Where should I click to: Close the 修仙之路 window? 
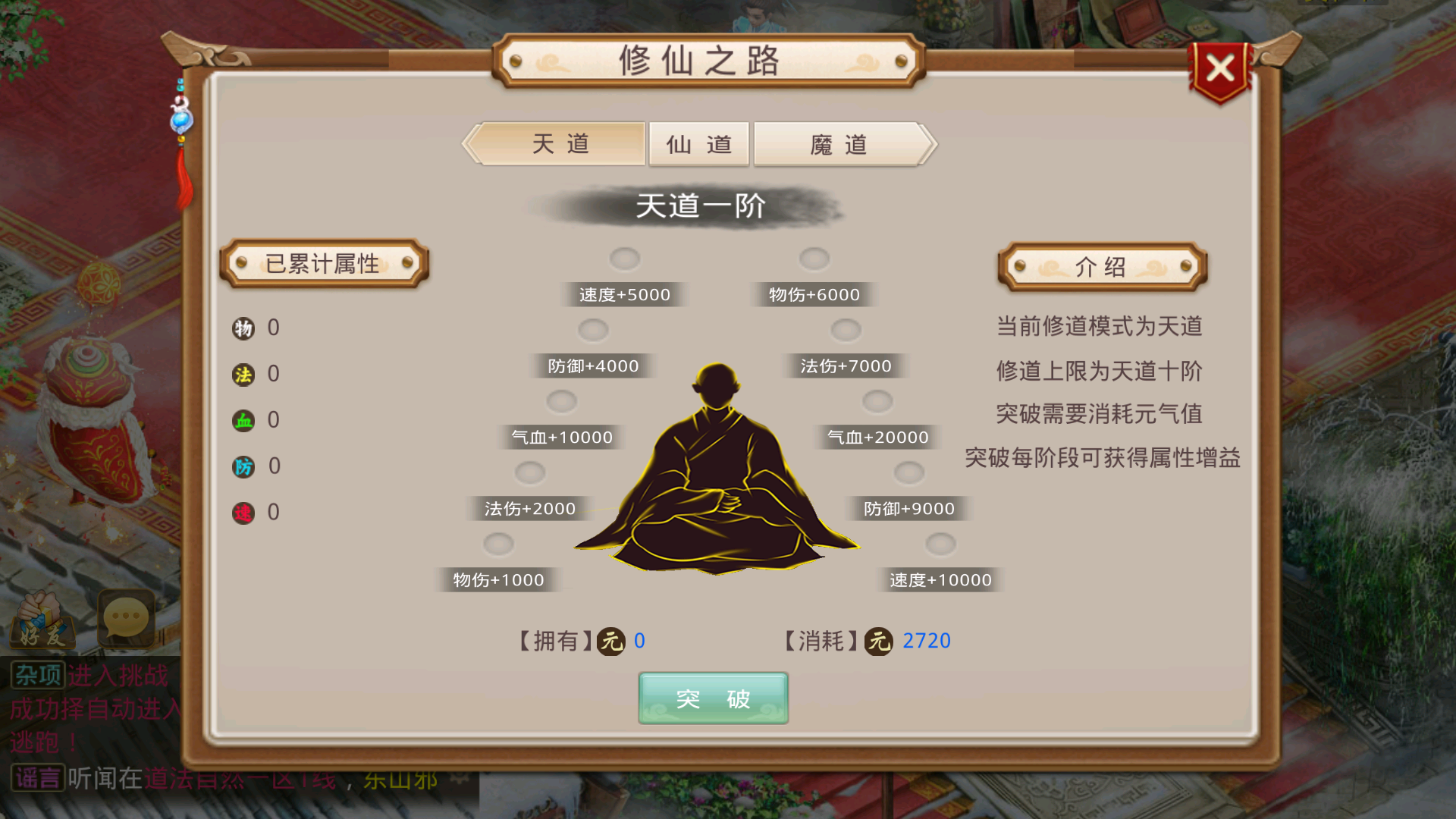[x=1219, y=68]
